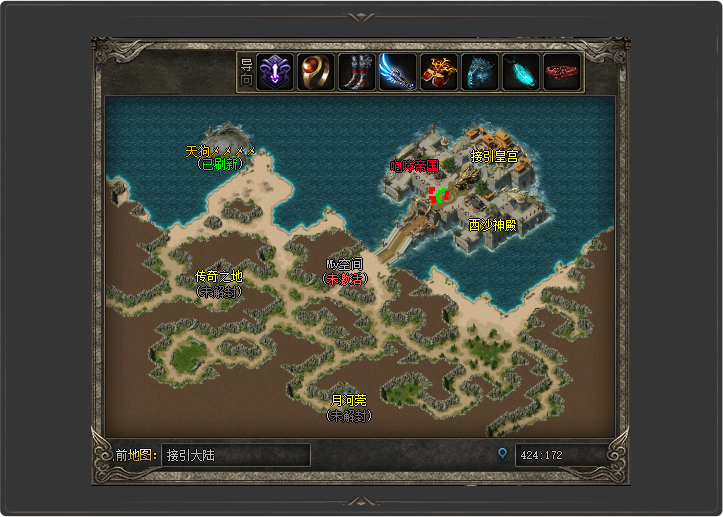This screenshot has height=517, width=723.
Task: Pick the glowing blue blade weapon icon
Action: (397, 72)
